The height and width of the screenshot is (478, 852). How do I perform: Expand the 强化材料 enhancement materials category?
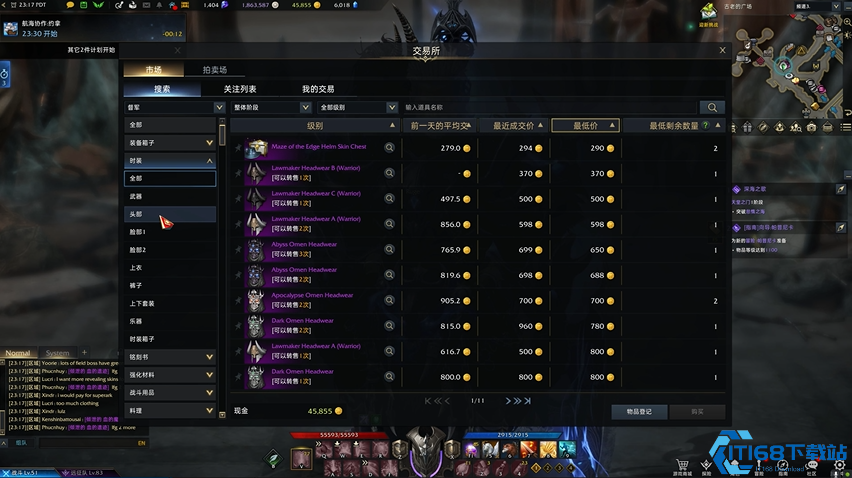pyautogui.click(x=170, y=375)
